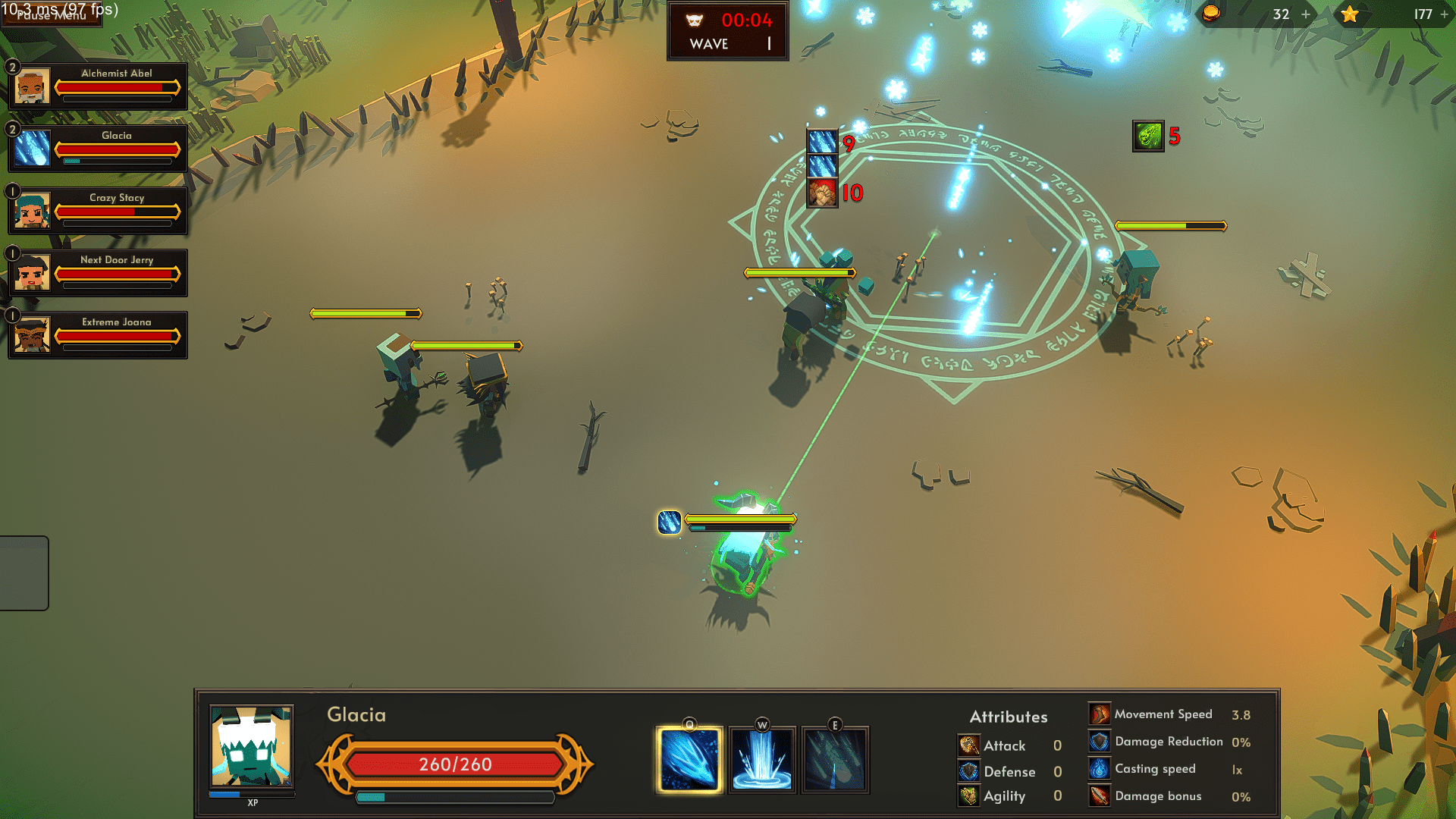Choose Crazy Stacy from the hero list

[98, 211]
